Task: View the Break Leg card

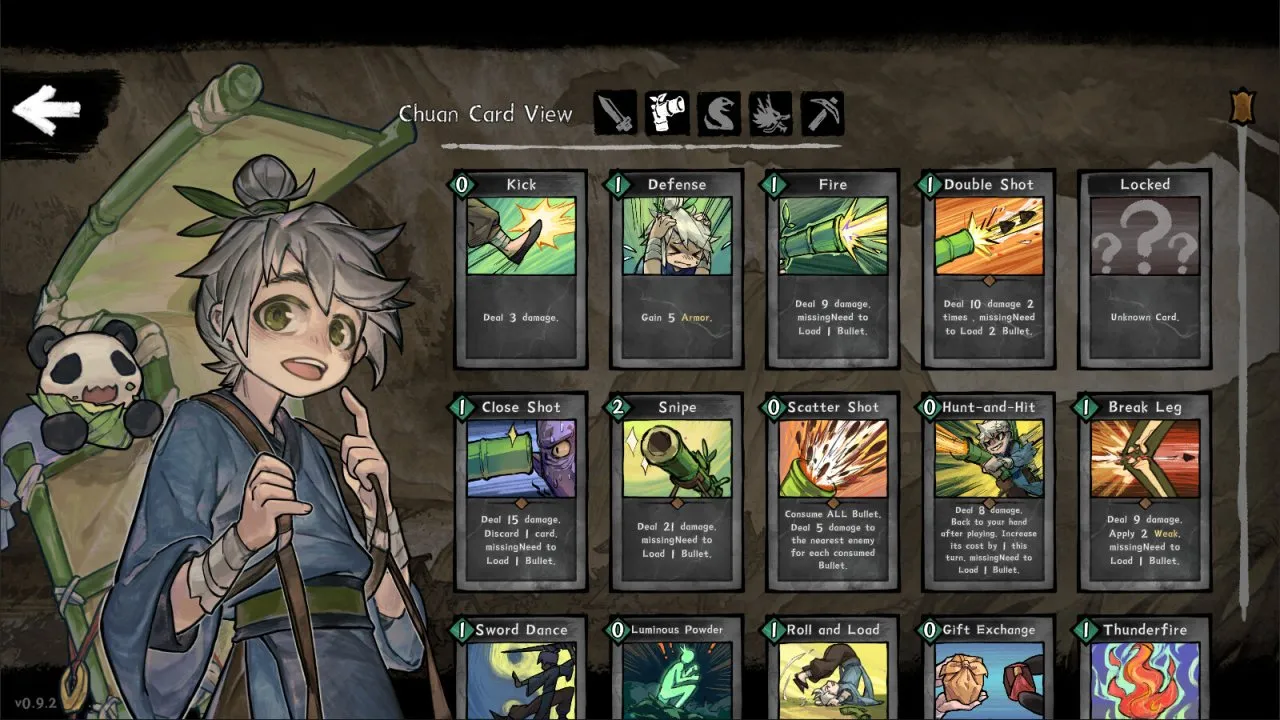Action: (x=1144, y=491)
